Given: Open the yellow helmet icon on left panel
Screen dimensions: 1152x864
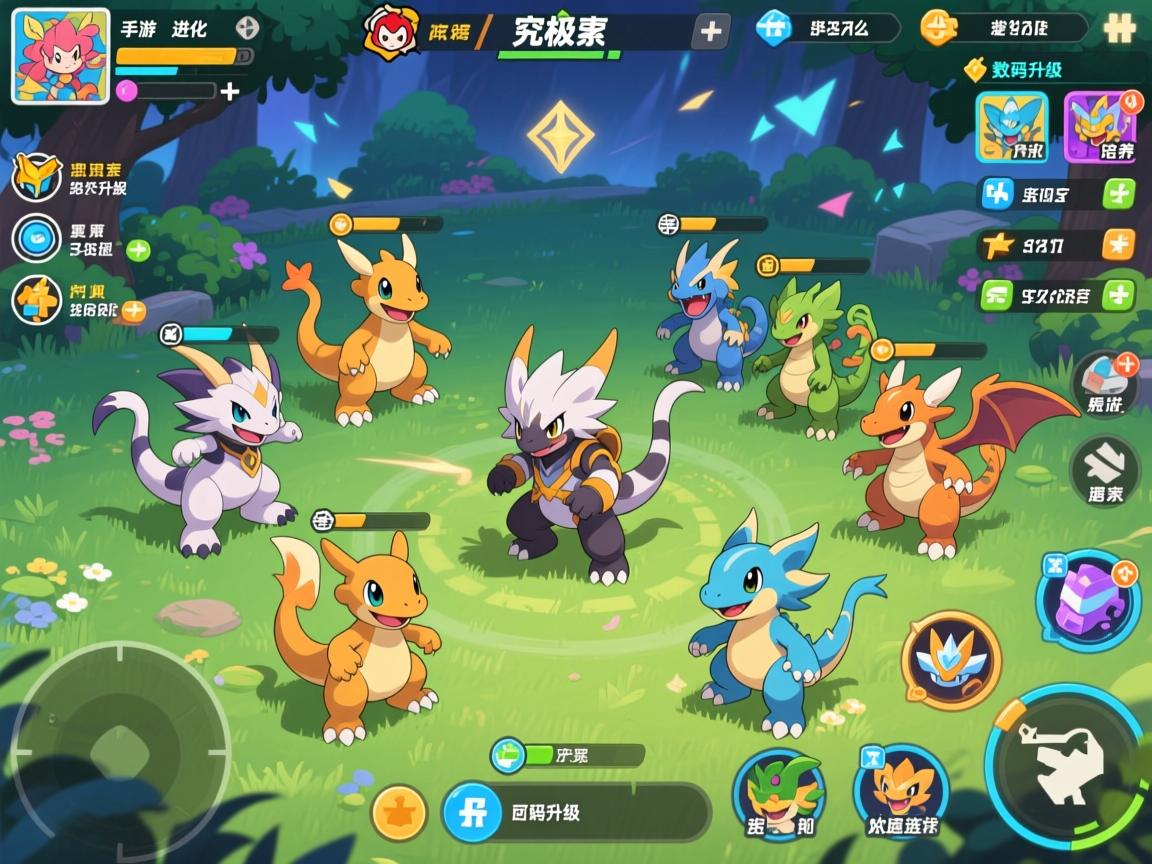Looking at the screenshot, I should pyautogui.click(x=37, y=177).
